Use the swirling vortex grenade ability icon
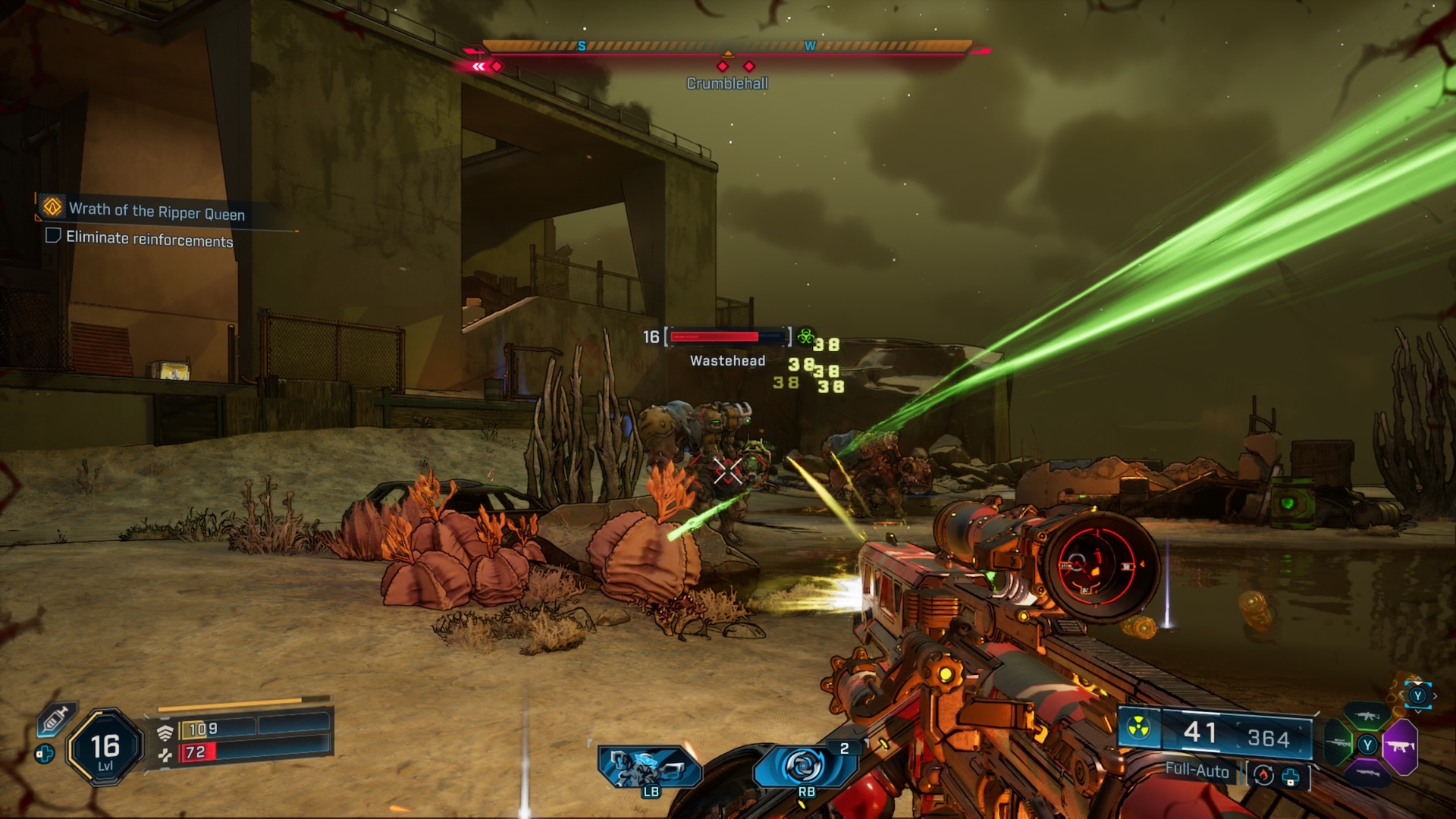The width and height of the screenshot is (1456, 819). point(802,766)
